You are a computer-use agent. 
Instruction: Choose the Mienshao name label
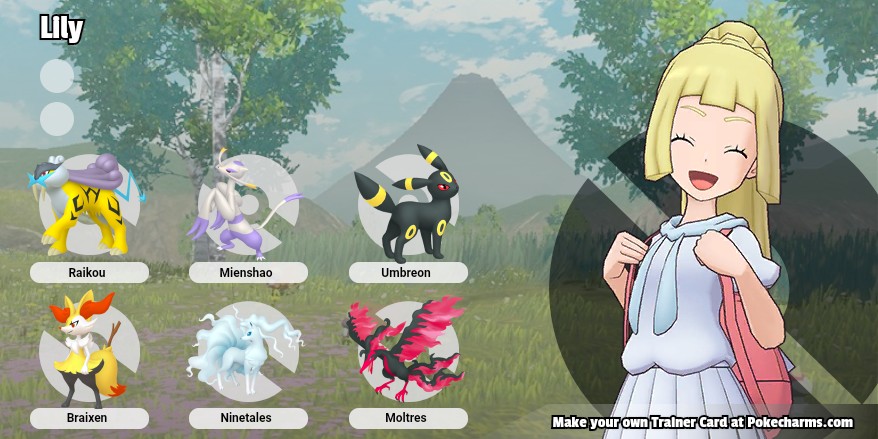tap(248, 272)
